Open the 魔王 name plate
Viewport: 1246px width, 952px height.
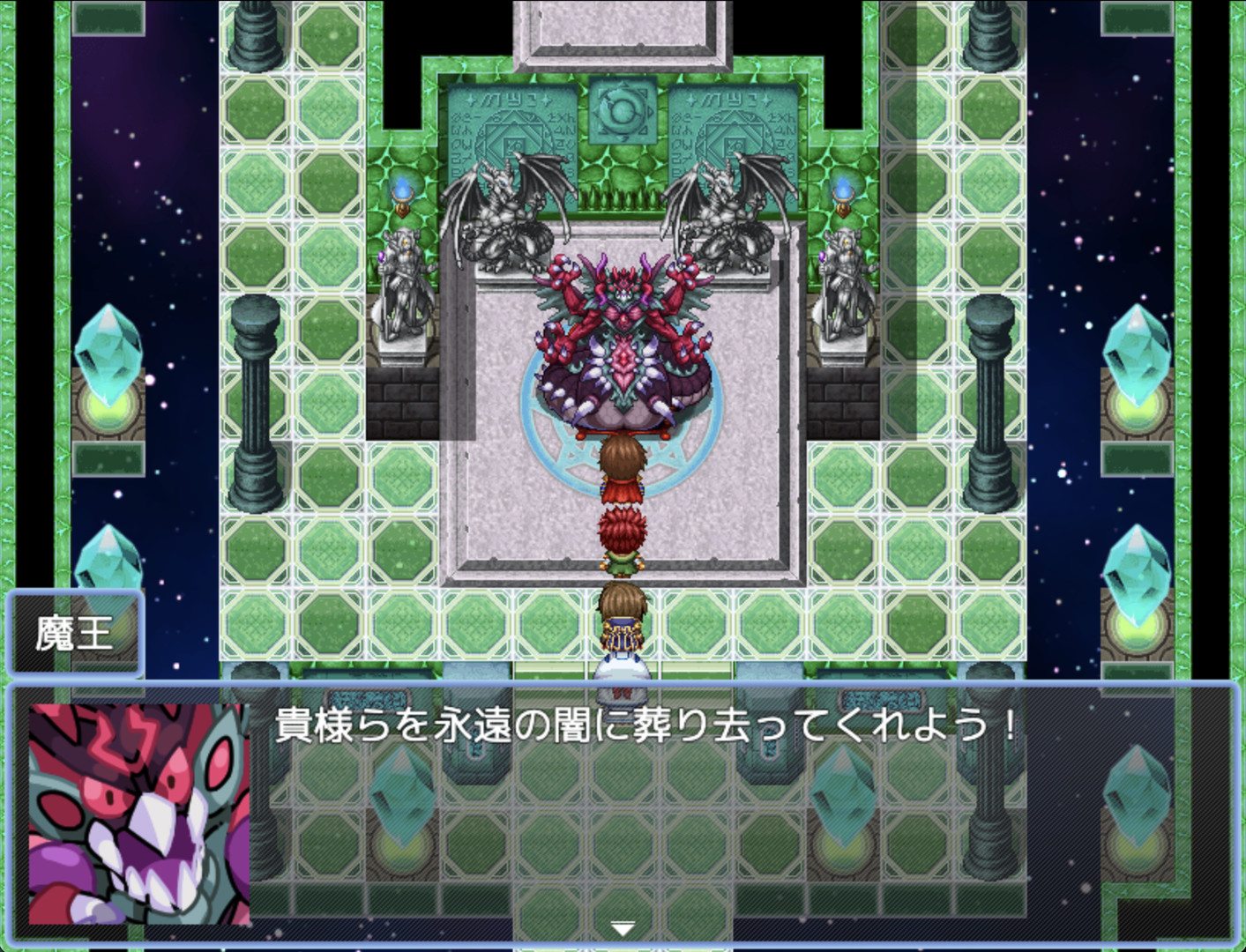coord(75,631)
